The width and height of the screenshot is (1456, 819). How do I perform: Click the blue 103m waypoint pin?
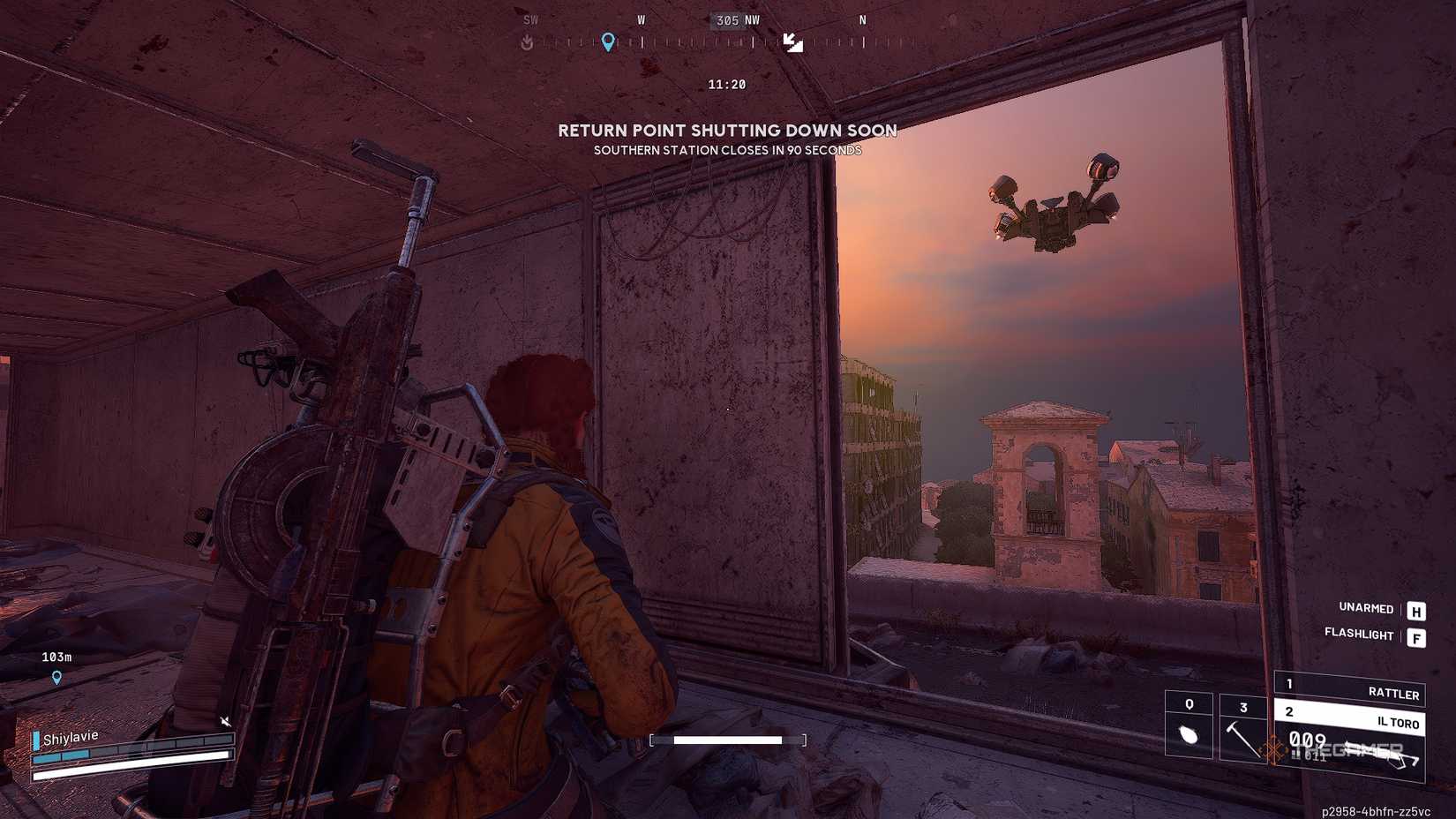pyautogui.click(x=56, y=676)
